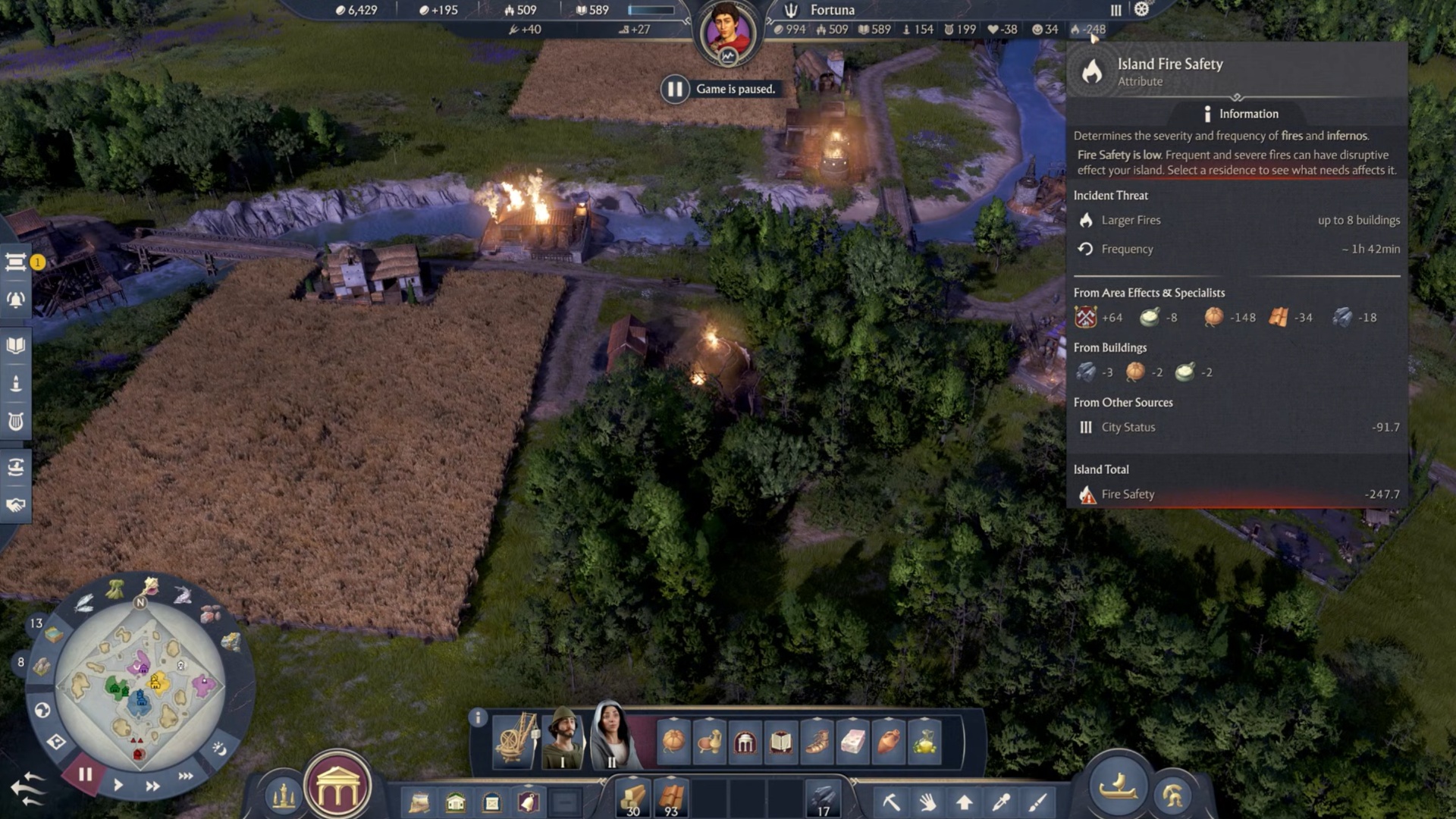1456x819 pixels.
Task: Open the lyre icon side menu
Action: pyautogui.click(x=16, y=422)
